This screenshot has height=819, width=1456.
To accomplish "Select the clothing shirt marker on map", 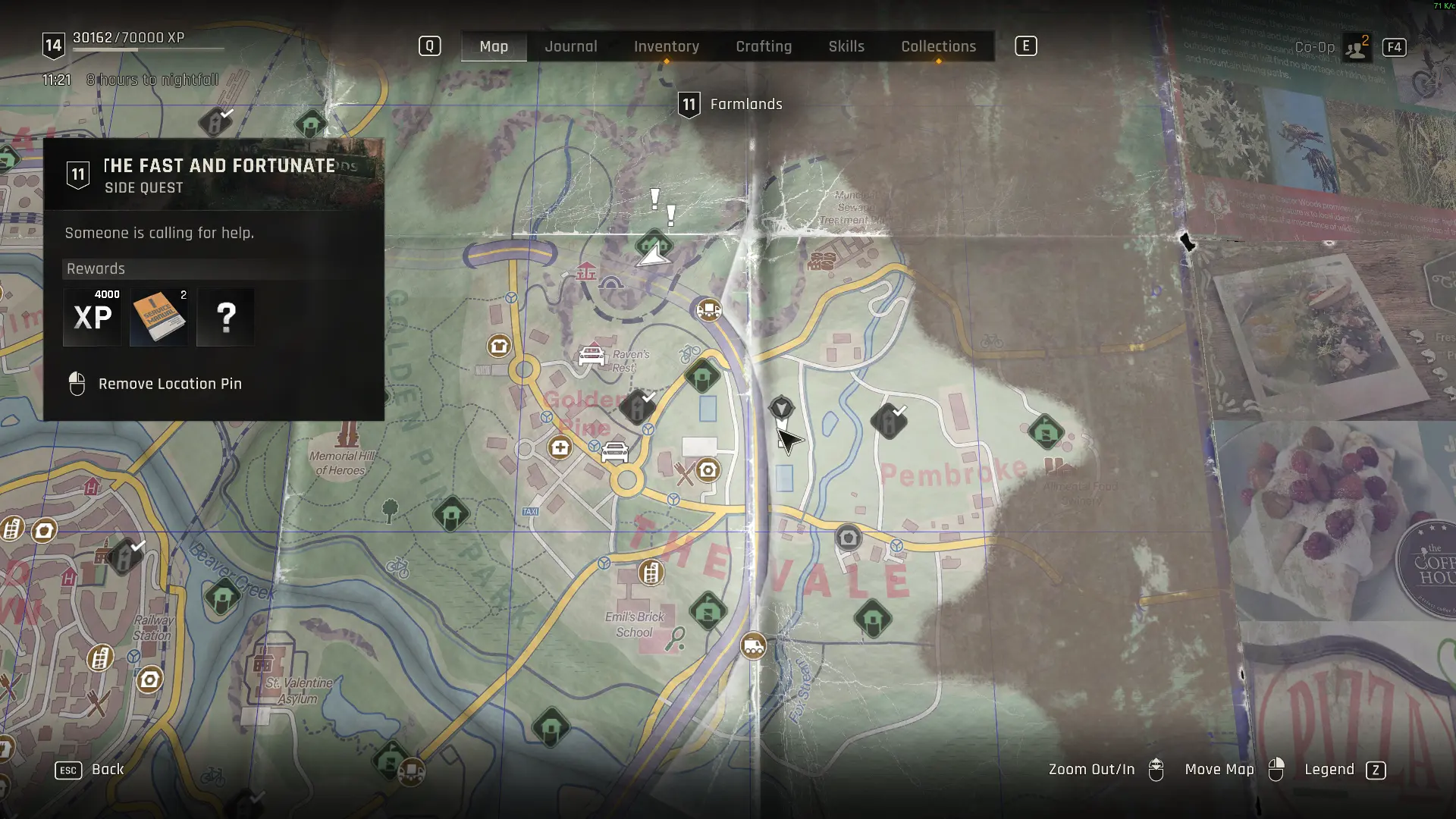I will pos(498,347).
